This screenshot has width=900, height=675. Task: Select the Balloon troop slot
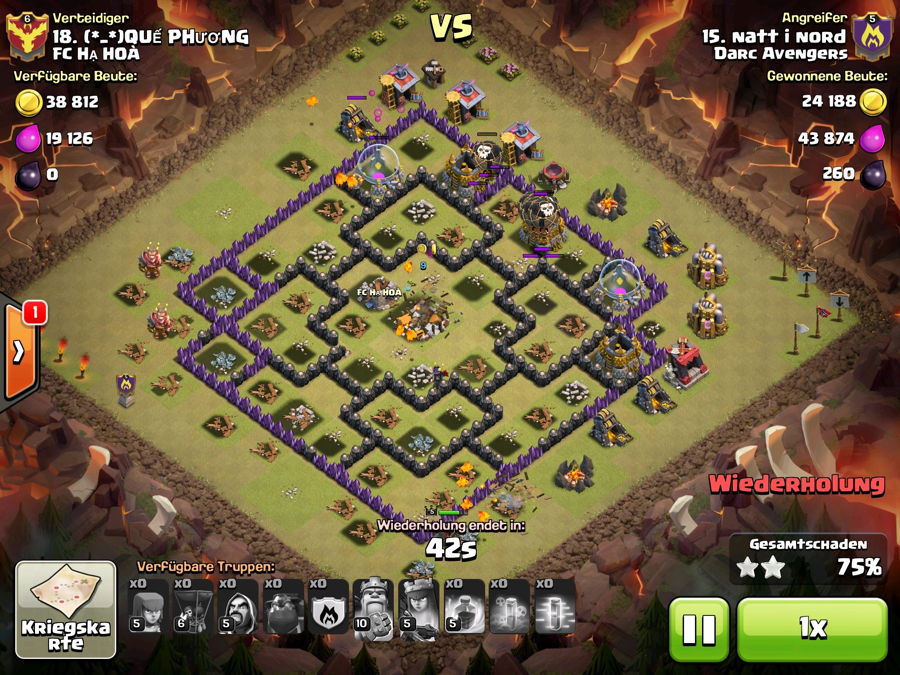195,606
